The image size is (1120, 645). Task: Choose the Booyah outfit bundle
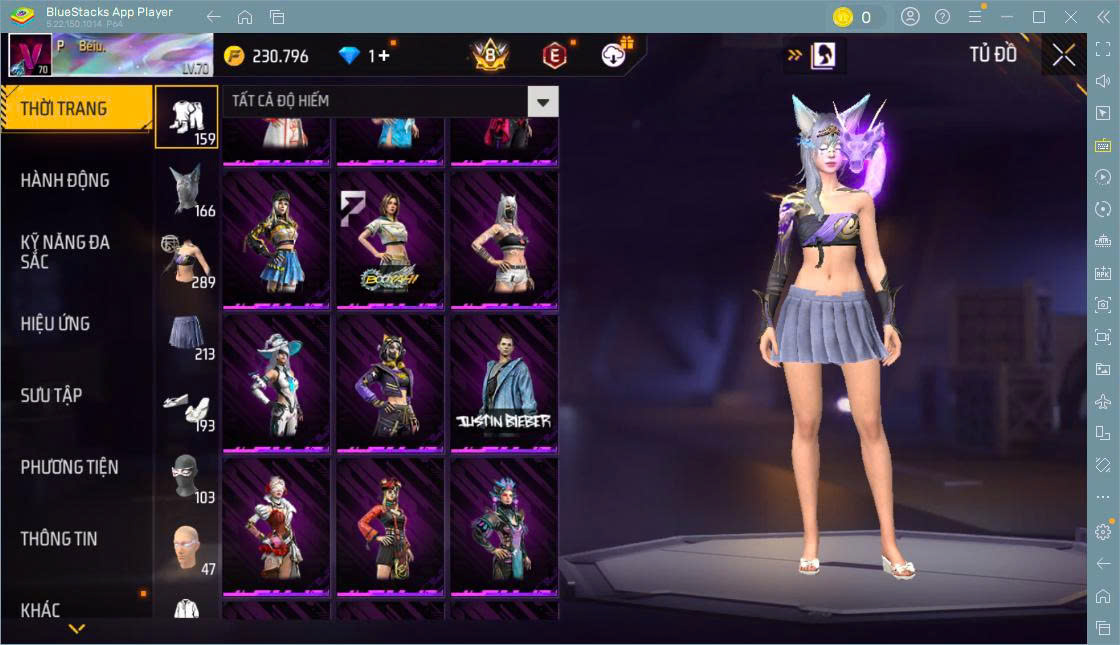pos(390,238)
